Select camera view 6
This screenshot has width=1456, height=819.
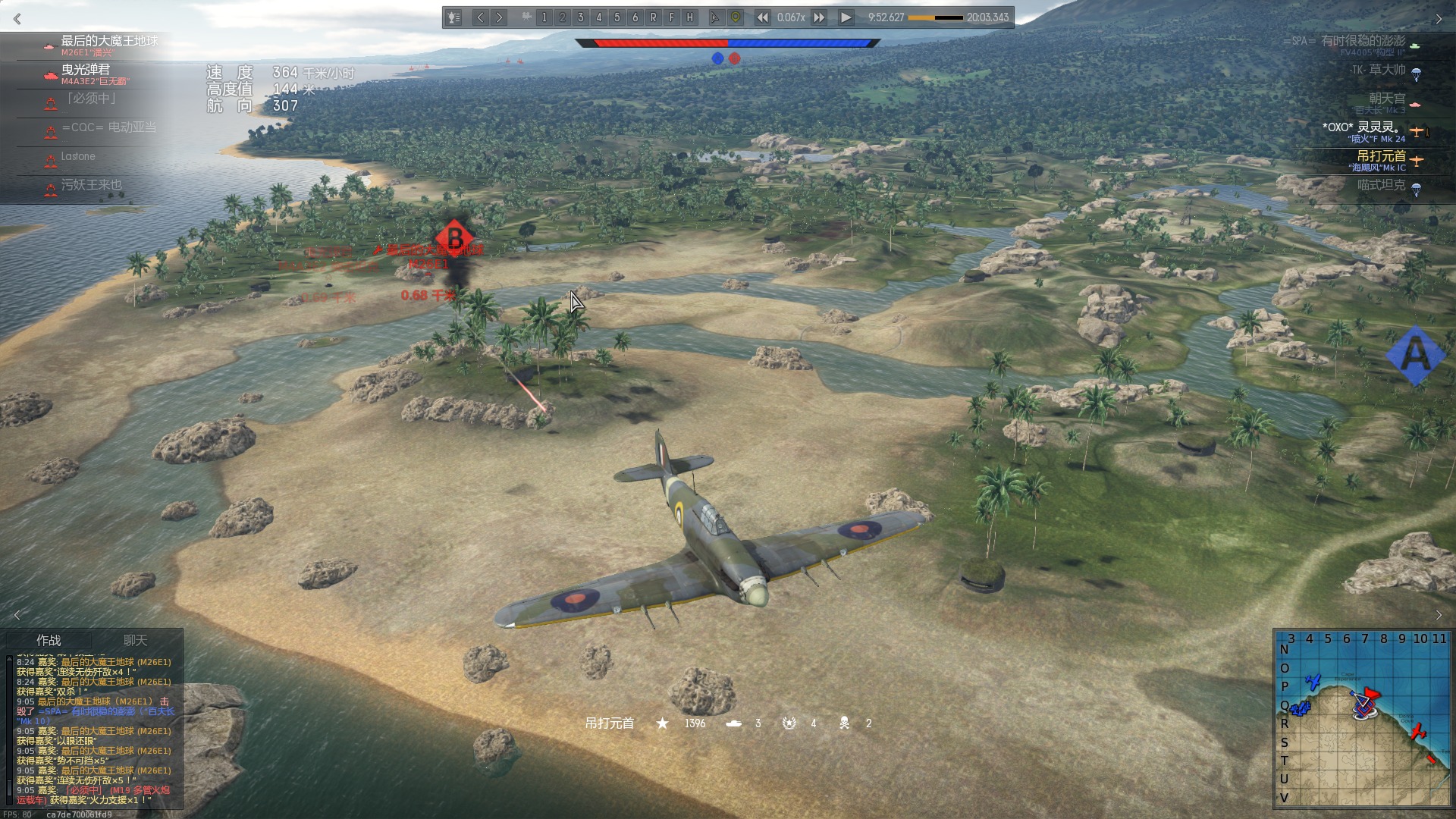click(635, 17)
